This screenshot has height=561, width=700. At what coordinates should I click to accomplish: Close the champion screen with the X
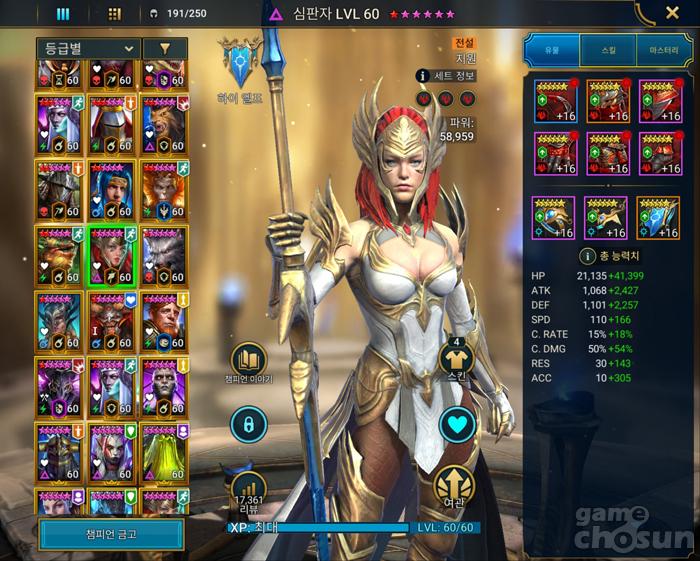tap(673, 13)
